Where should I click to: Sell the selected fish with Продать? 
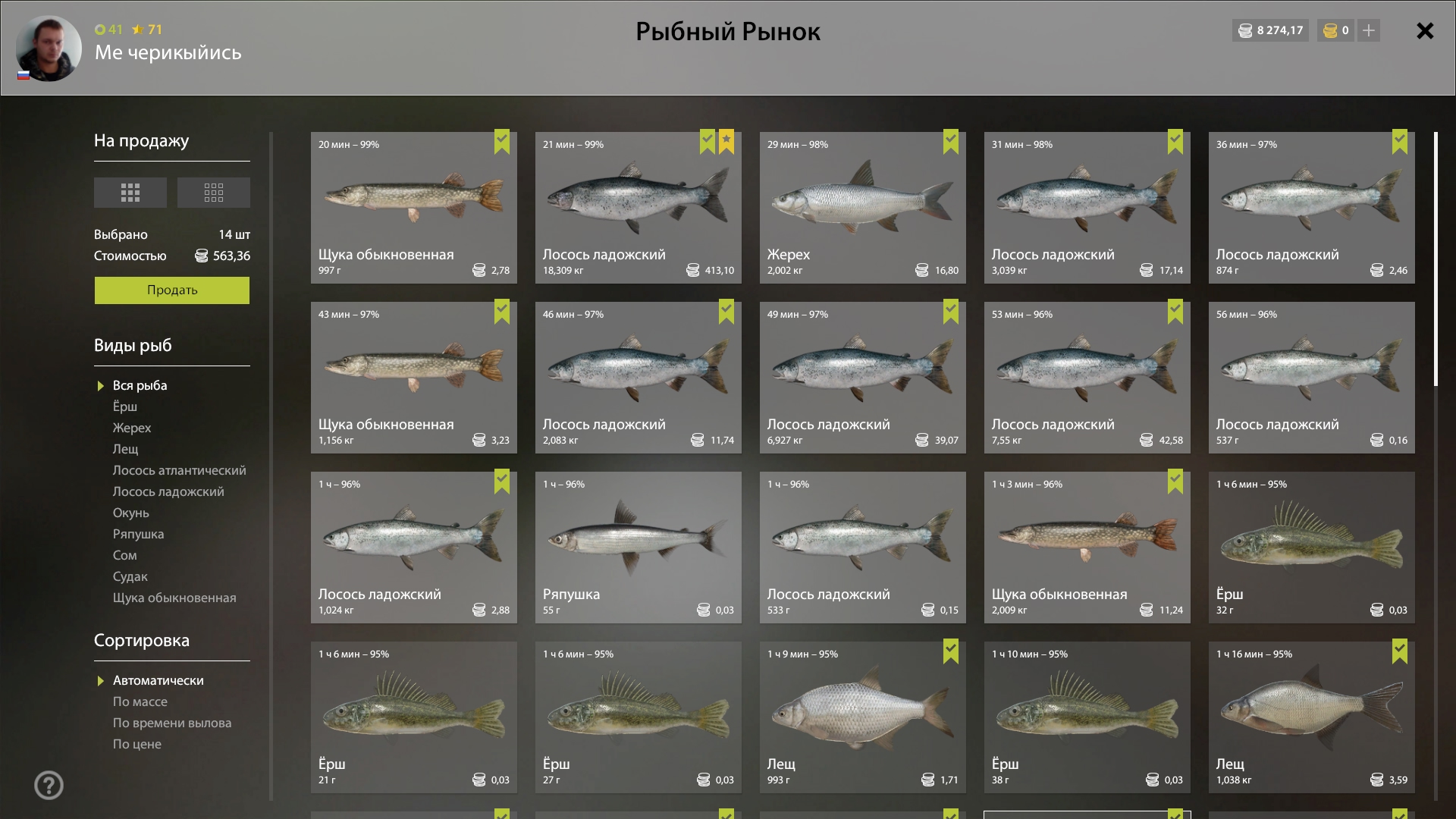click(171, 290)
